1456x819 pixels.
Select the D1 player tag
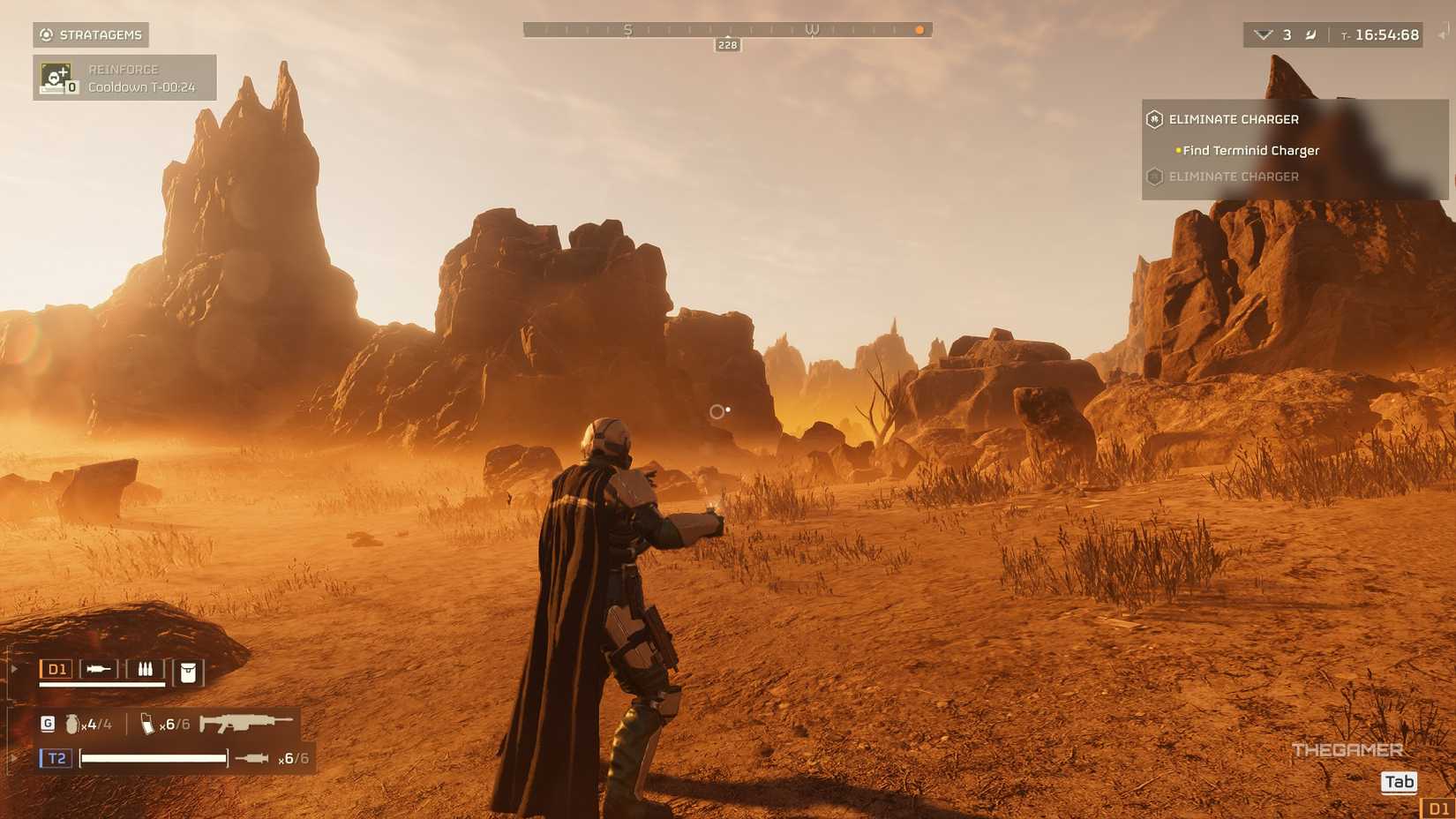tap(56, 669)
